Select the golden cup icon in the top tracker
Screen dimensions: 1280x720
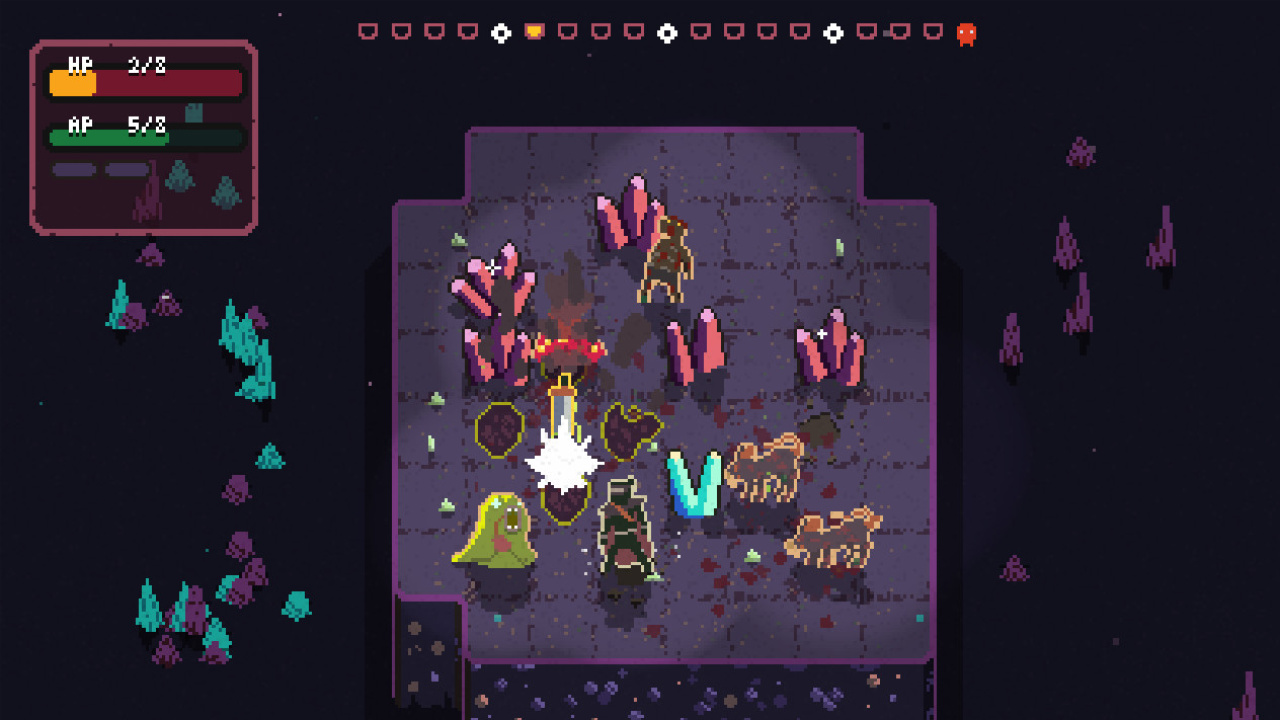[532, 31]
